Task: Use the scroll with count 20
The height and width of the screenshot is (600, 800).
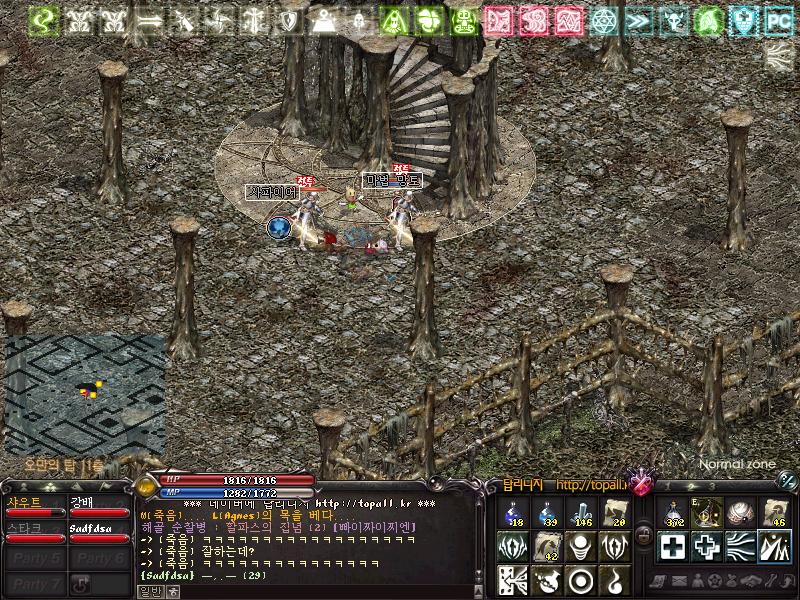Action: coord(613,513)
